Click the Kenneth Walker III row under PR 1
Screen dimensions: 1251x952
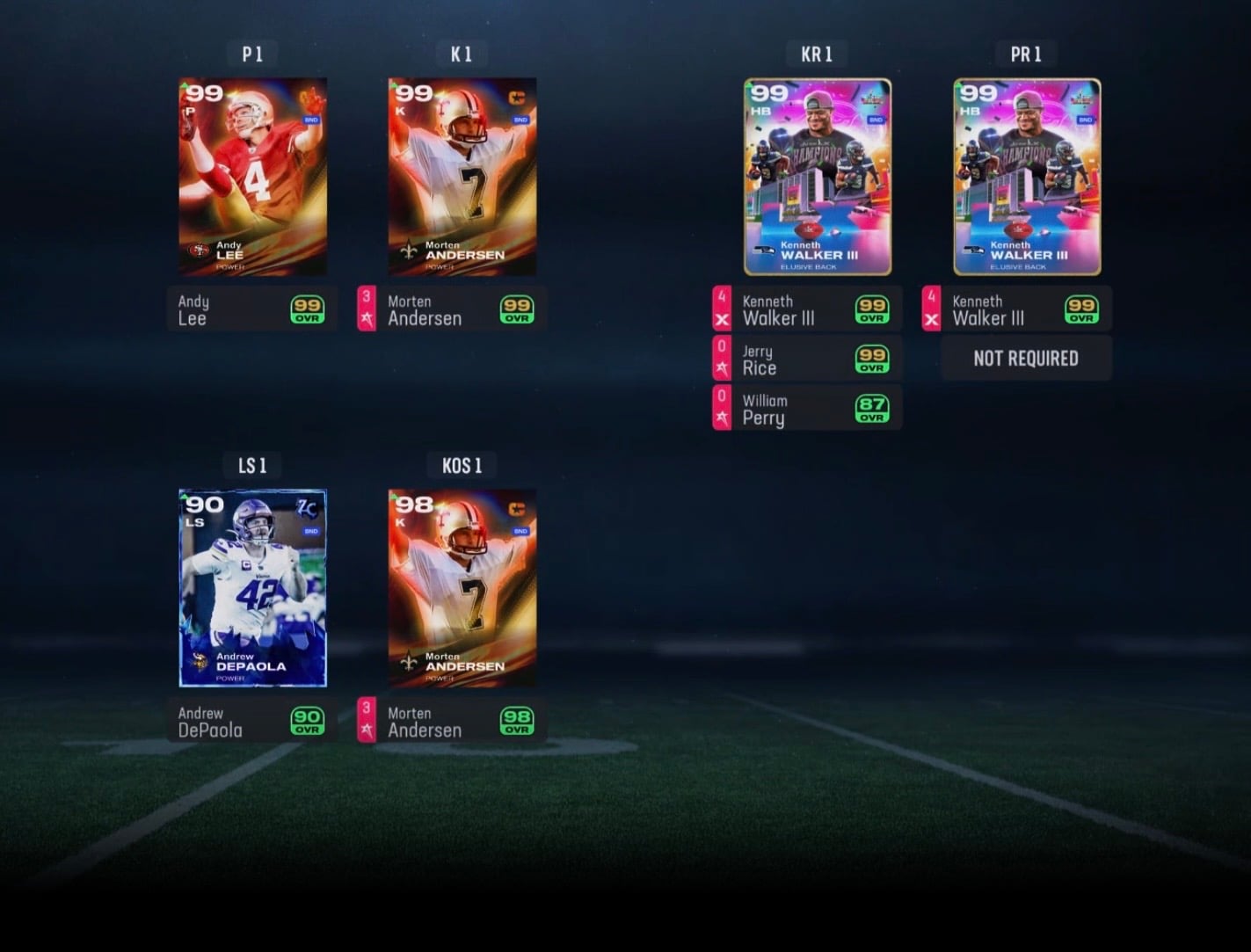coord(1017,309)
